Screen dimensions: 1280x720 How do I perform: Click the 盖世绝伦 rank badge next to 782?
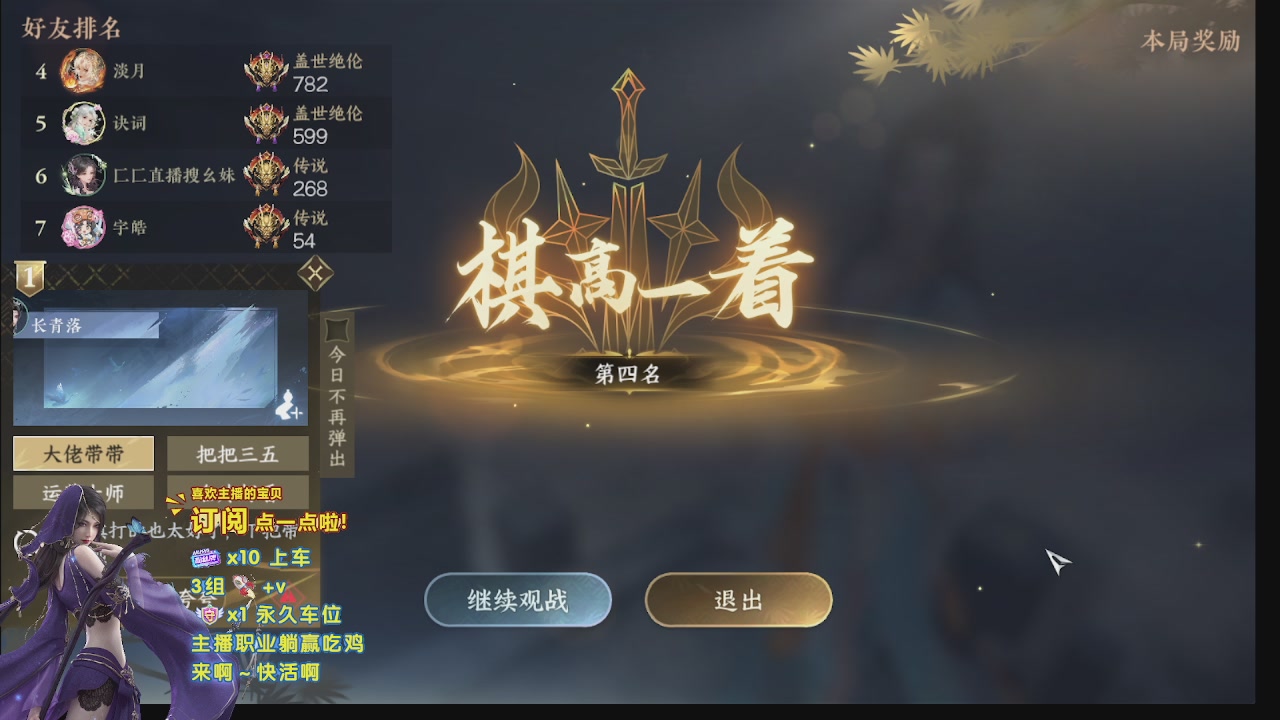[264, 69]
